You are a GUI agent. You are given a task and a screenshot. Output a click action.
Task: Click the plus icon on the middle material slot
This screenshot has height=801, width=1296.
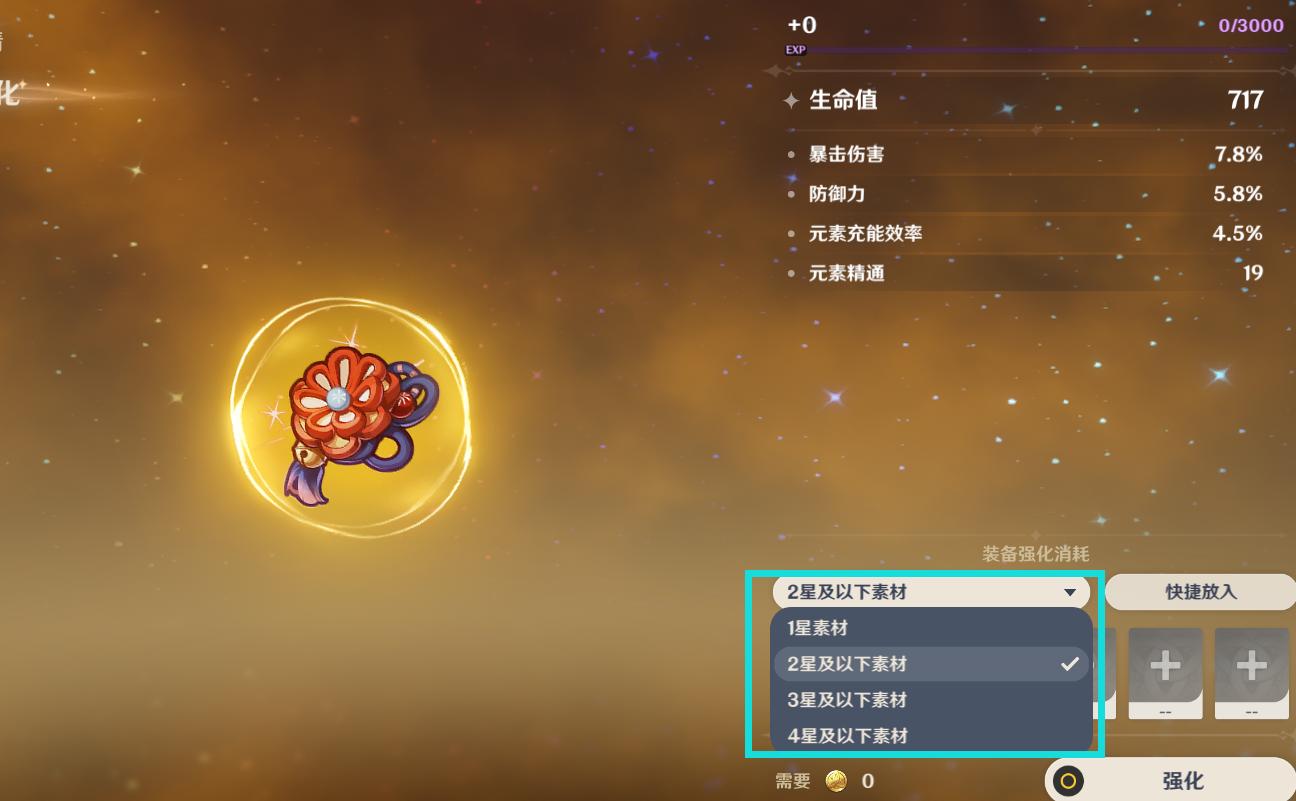point(1164,666)
